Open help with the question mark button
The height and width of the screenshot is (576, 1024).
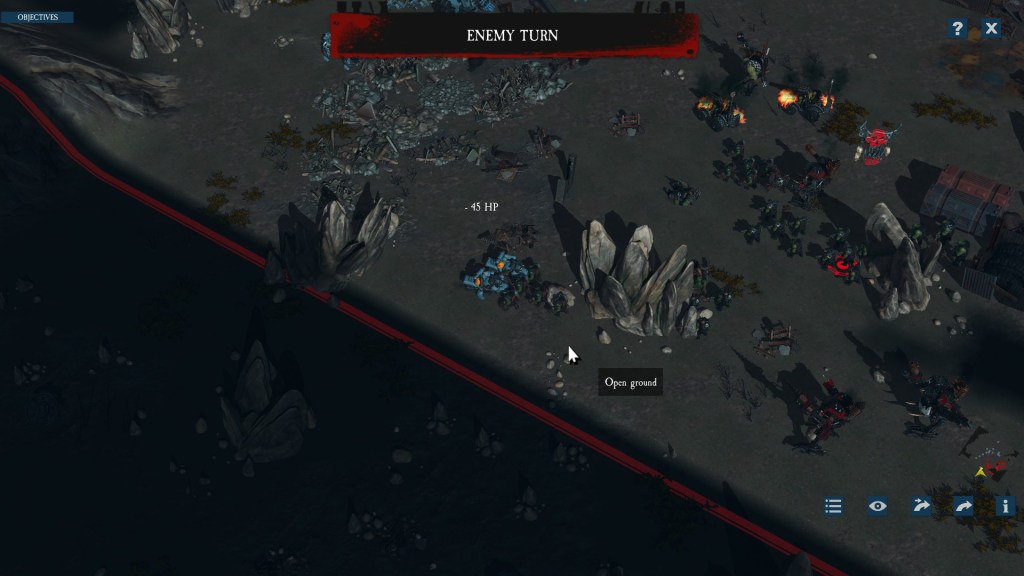coord(957,28)
